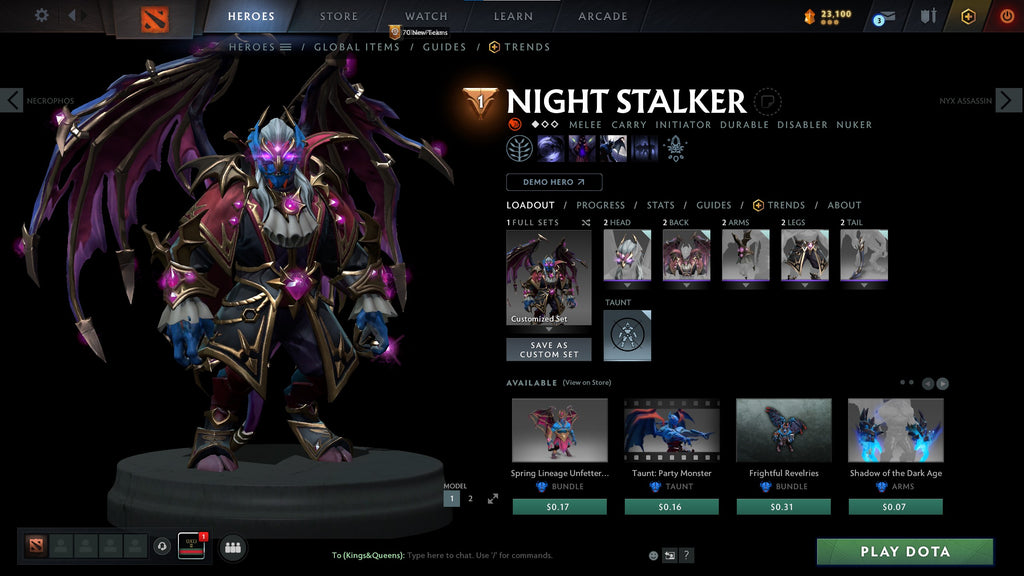Buy Spring Lineage bundle for $0.17
Screen dimensions: 1024x576
[x=559, y=507]
